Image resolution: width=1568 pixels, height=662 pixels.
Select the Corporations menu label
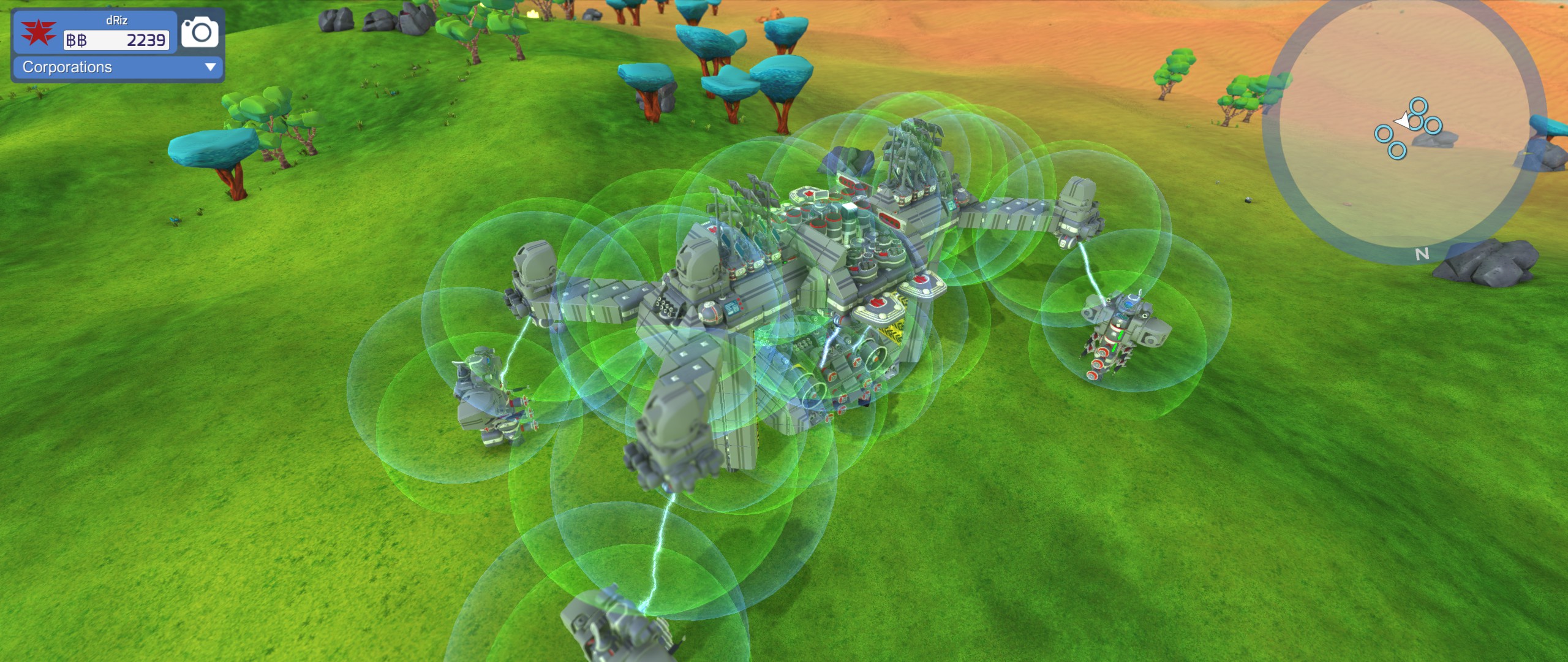(67, 67)
